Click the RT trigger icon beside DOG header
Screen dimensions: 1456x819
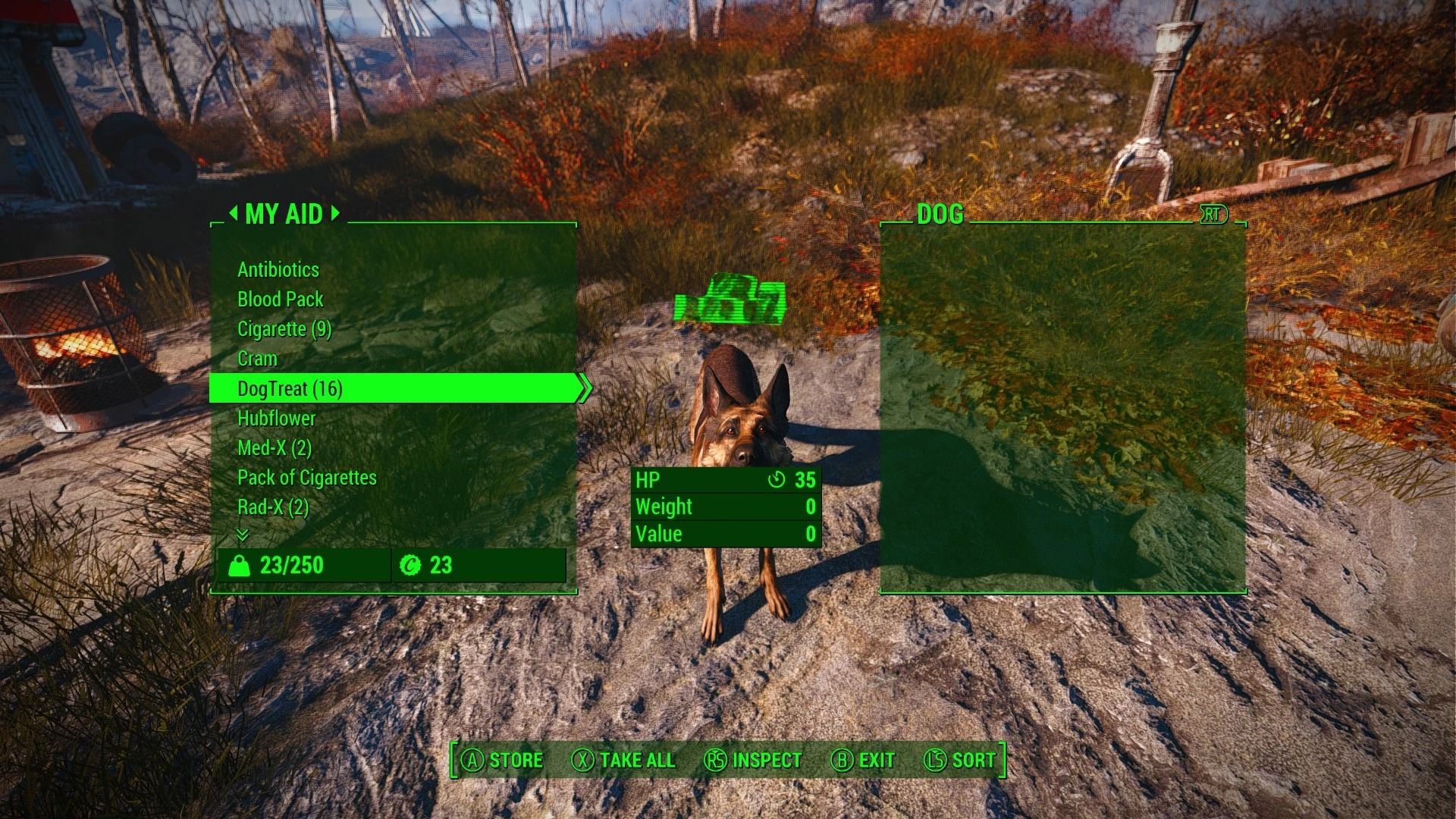point(1214,215)
